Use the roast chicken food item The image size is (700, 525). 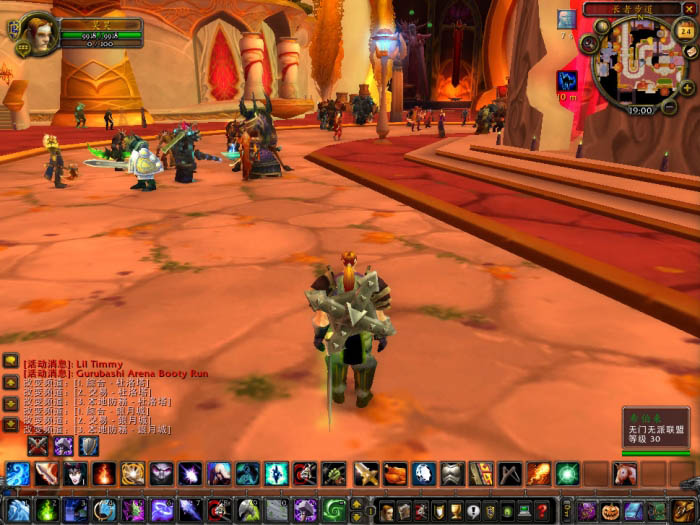(x=395, y=473)
